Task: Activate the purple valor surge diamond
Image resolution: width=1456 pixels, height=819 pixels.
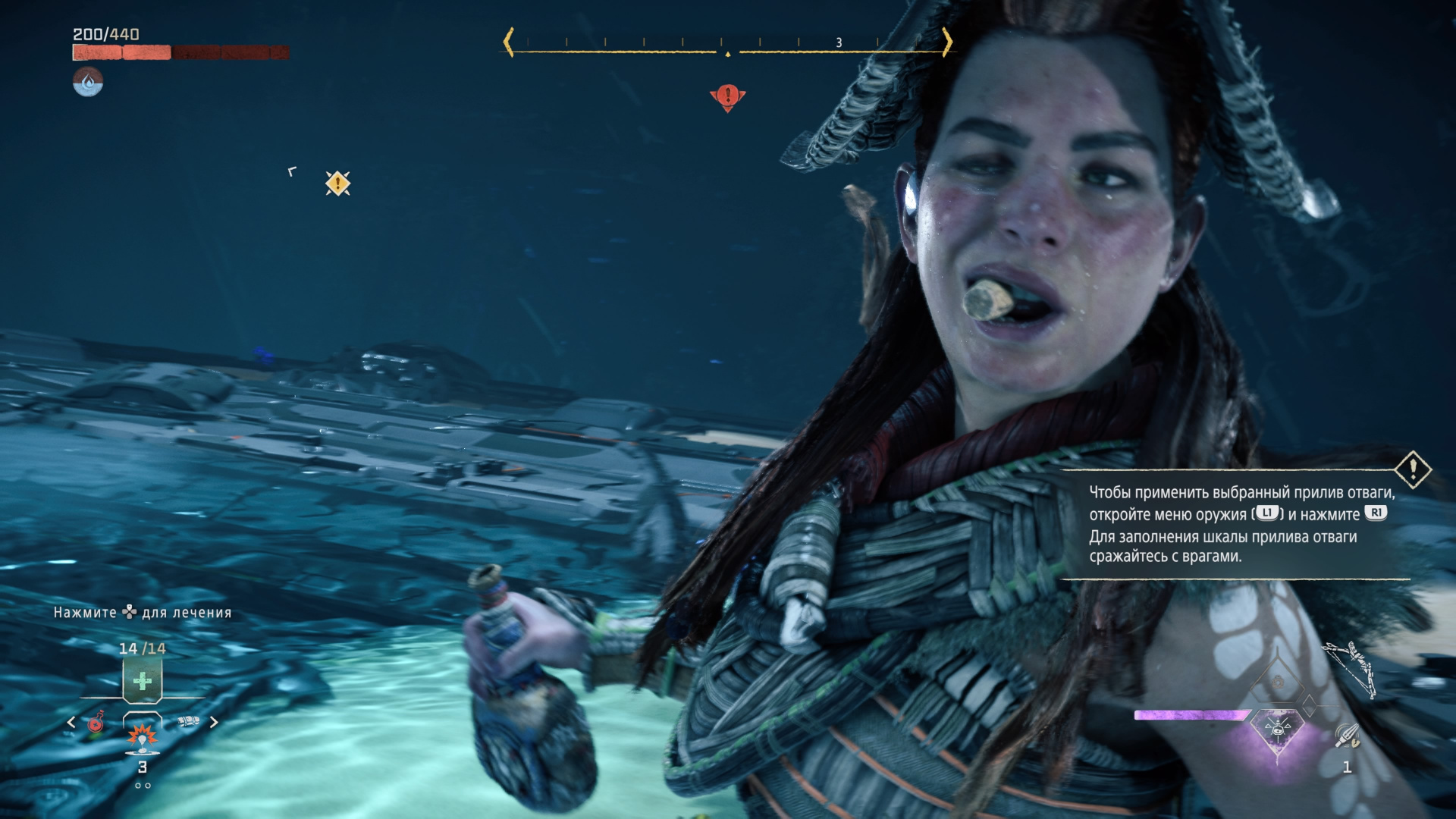Action: pyautogui.click(x=1278, y=730)
